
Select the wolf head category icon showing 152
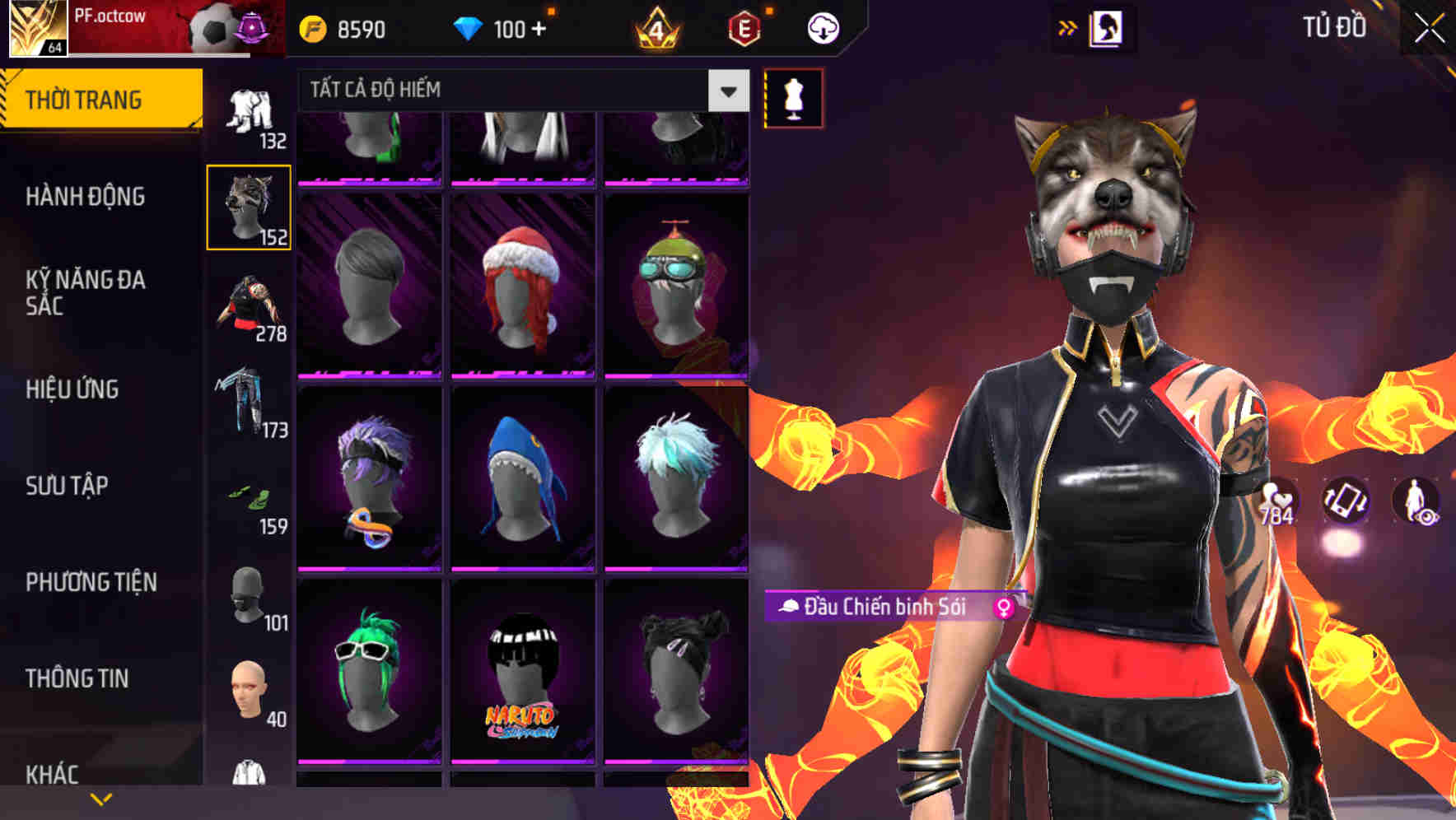tap(248, 206)
